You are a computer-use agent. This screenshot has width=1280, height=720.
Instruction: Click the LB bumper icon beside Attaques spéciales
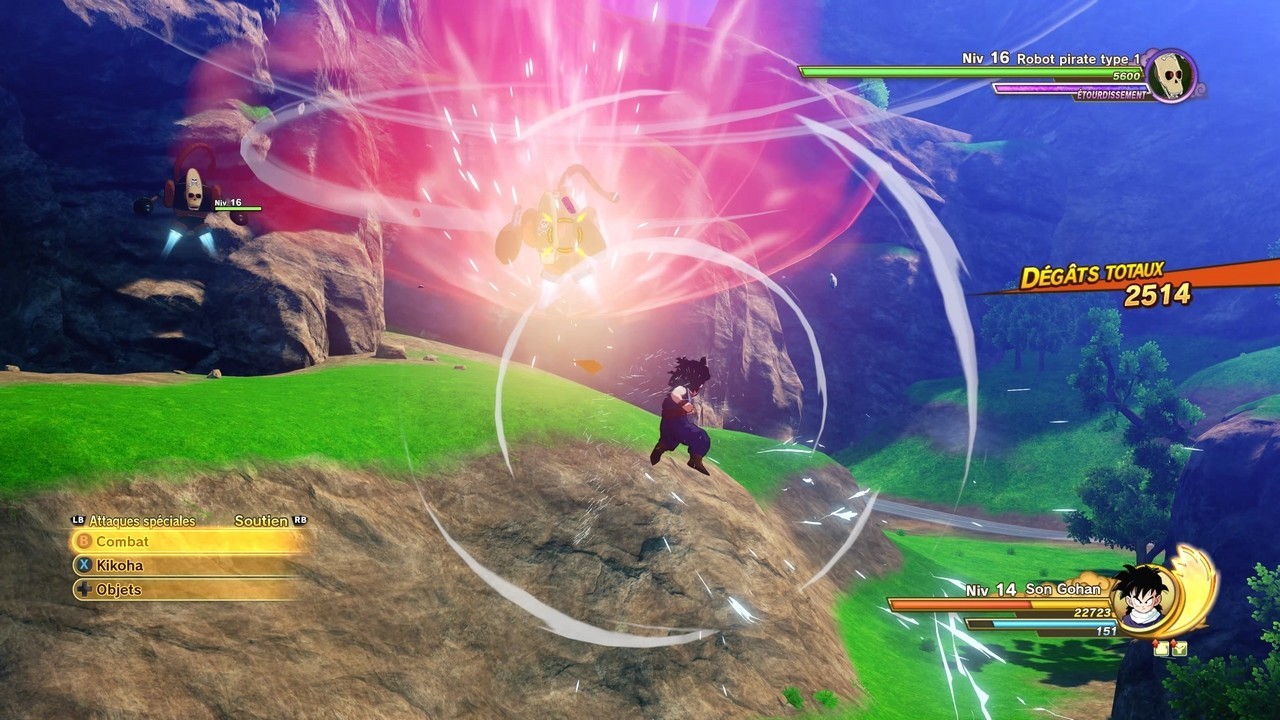click(77, 520)
